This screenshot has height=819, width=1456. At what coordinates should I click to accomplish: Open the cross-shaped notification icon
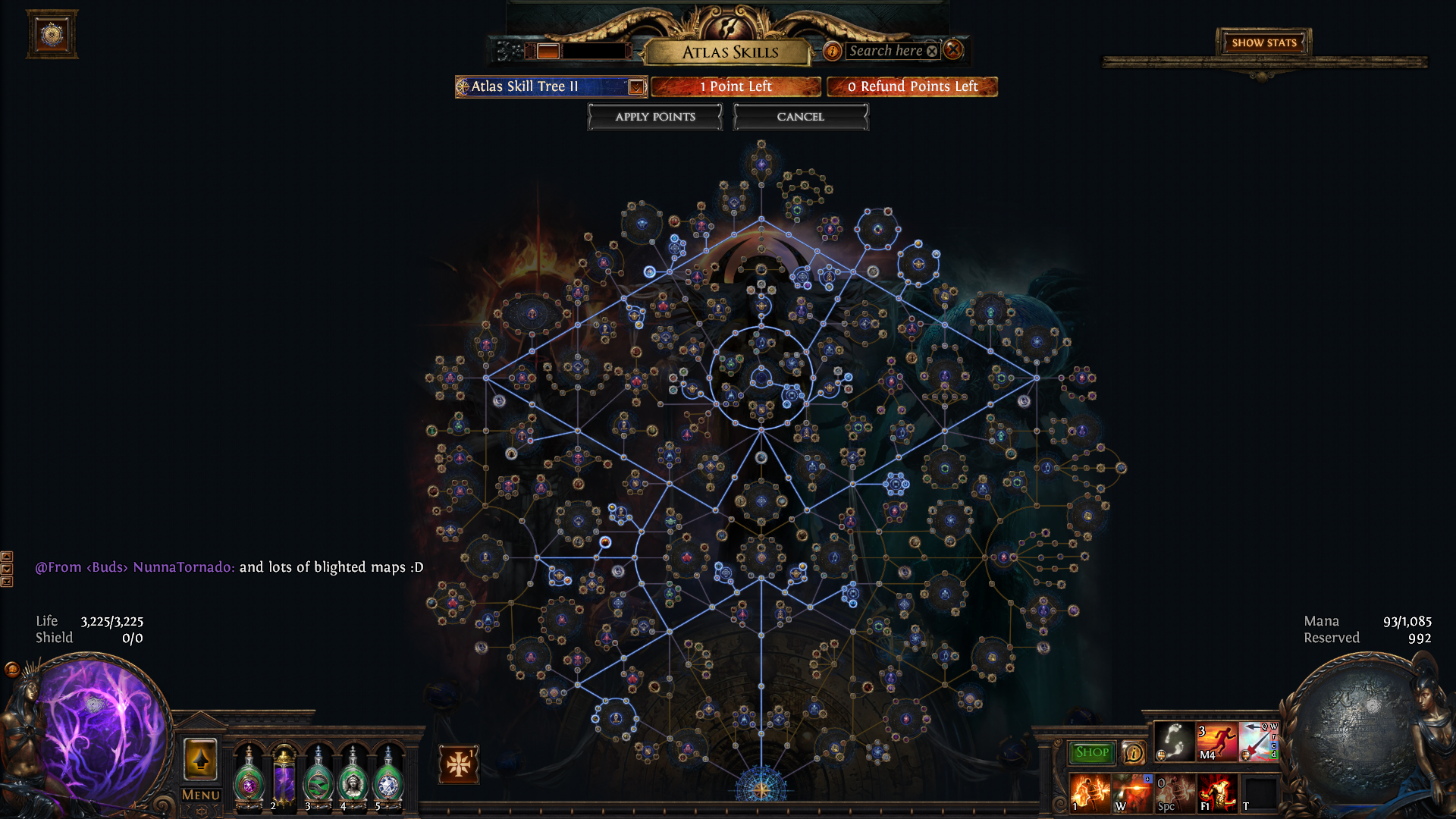458,764
